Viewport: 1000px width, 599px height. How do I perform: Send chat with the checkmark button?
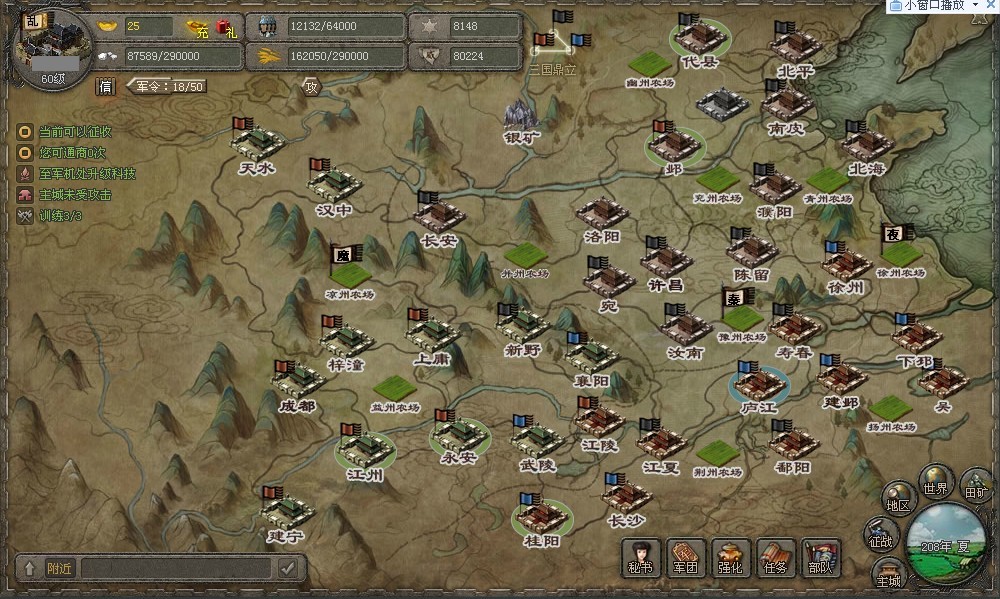(288, 568)
